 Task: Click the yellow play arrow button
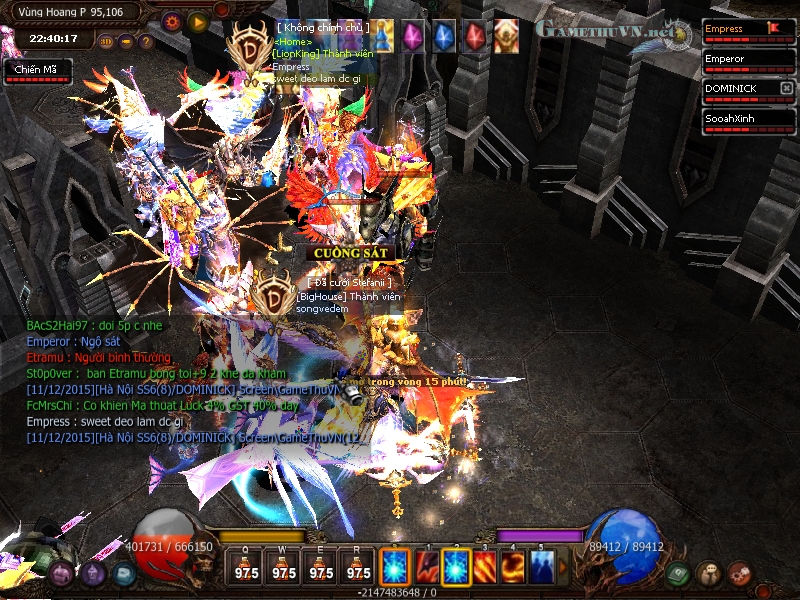pos(197,20)
